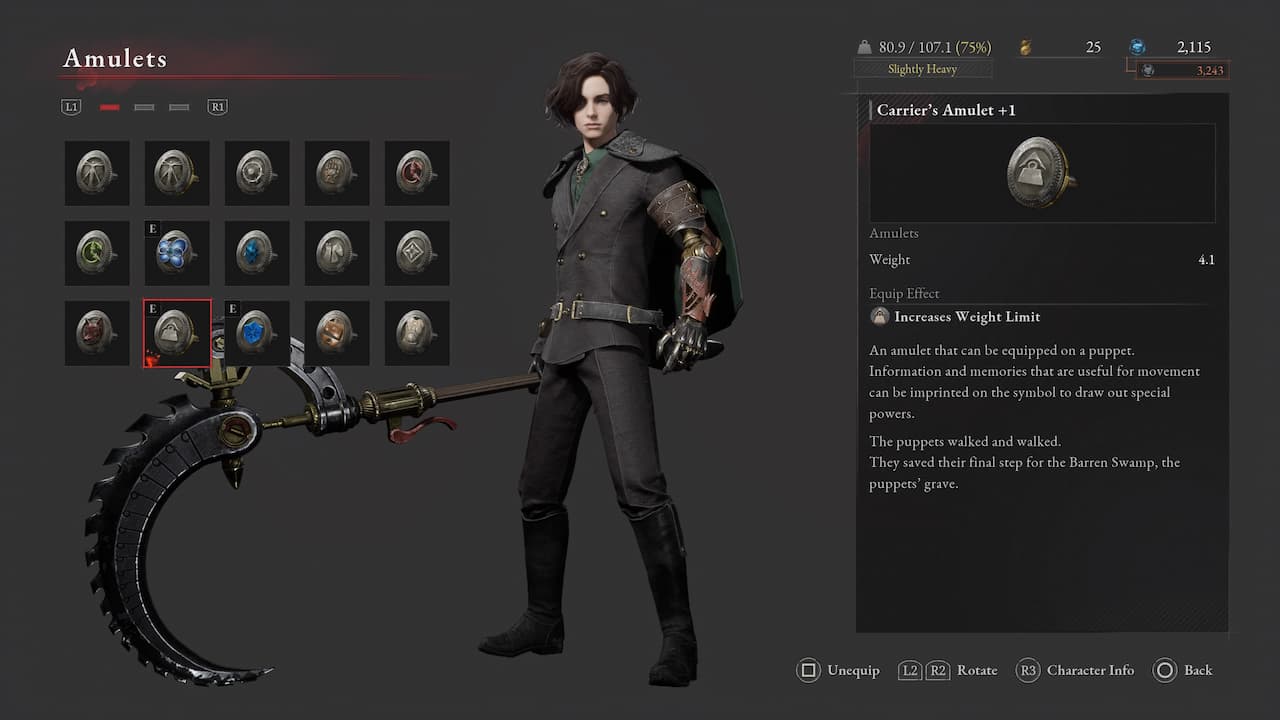Choose the equipped blue shield amulet

click(257, 333)
